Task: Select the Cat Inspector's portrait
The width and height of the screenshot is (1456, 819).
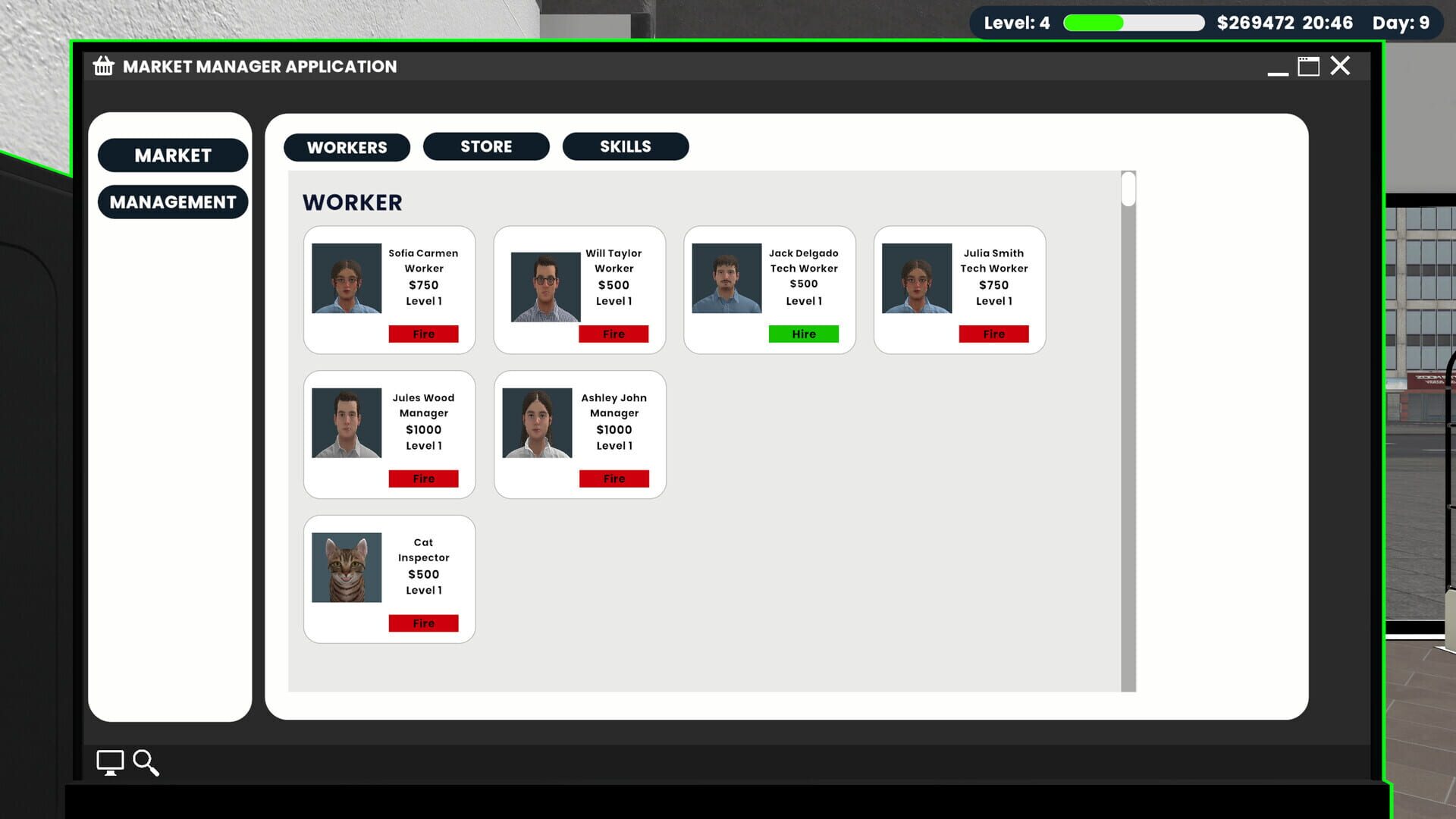Action: 346,566
